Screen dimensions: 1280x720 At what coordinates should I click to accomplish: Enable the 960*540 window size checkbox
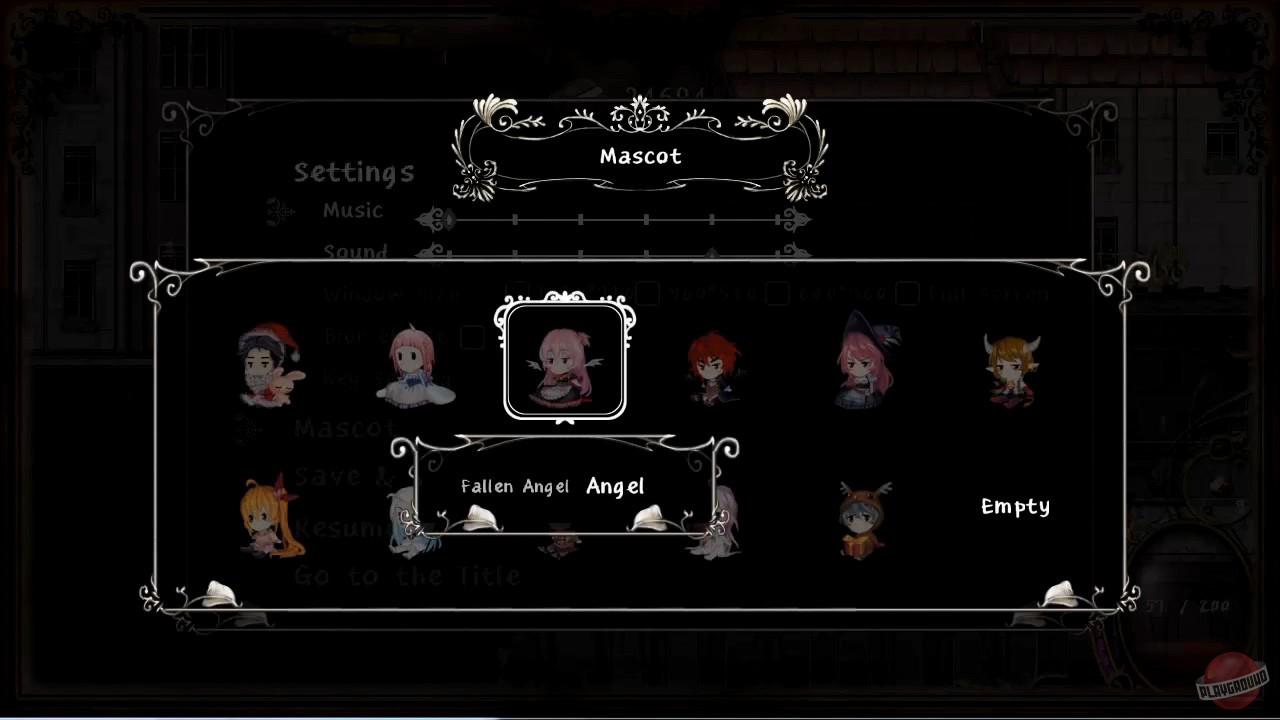(646, 293)
